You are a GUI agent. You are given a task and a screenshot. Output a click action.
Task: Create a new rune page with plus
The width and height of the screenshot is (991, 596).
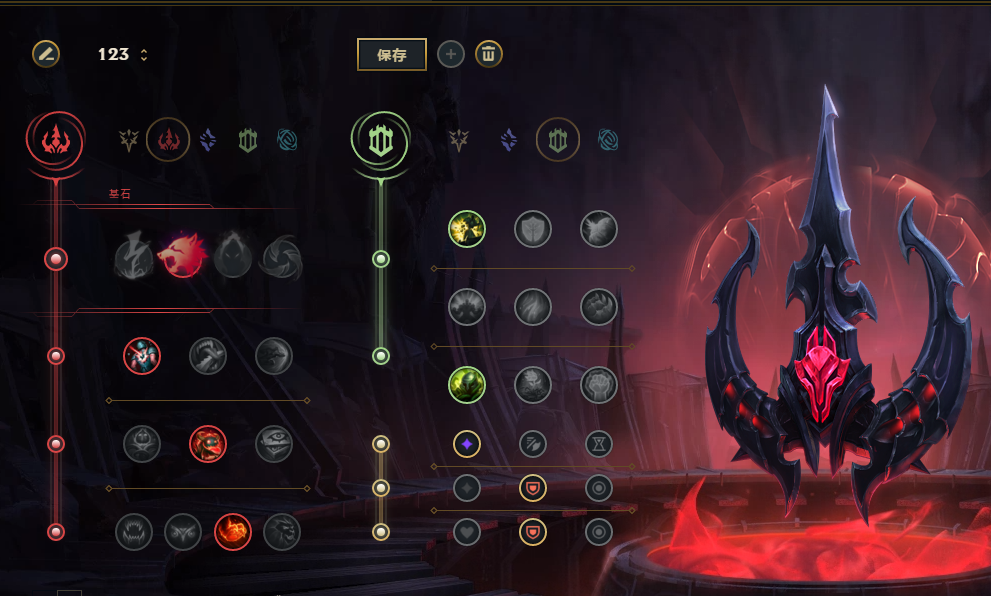click(x=451, y=54)
